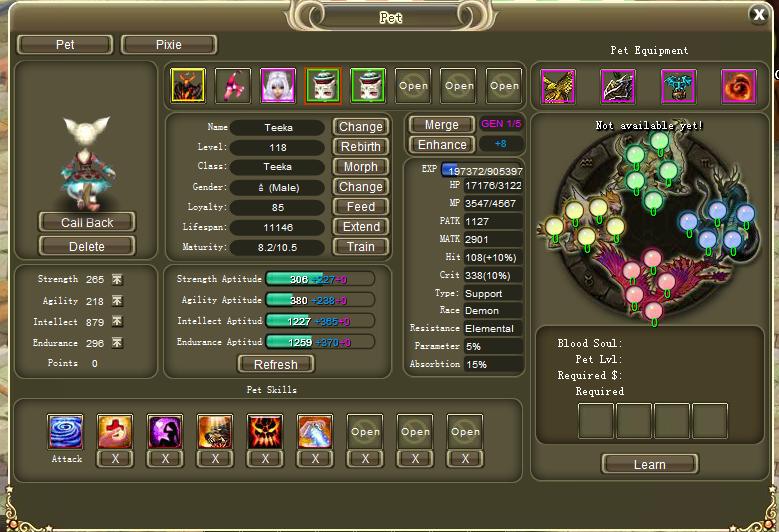This screenshot has width=779, height=532.
Task: Train the pet's maturity
Action: [360, 247]
